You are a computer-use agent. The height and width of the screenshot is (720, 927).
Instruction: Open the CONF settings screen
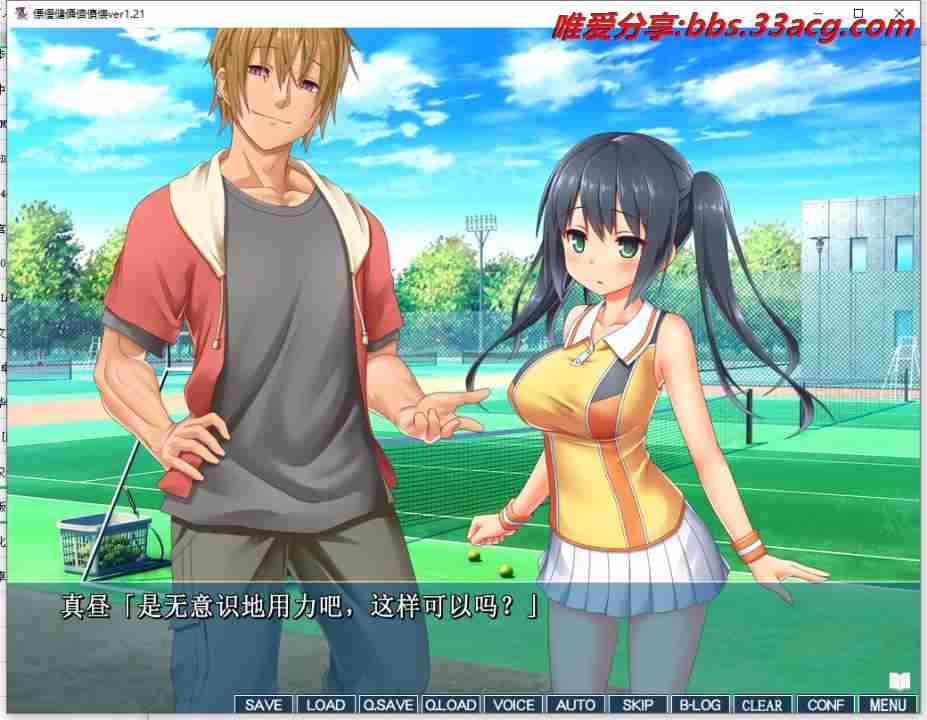point(824,705)
